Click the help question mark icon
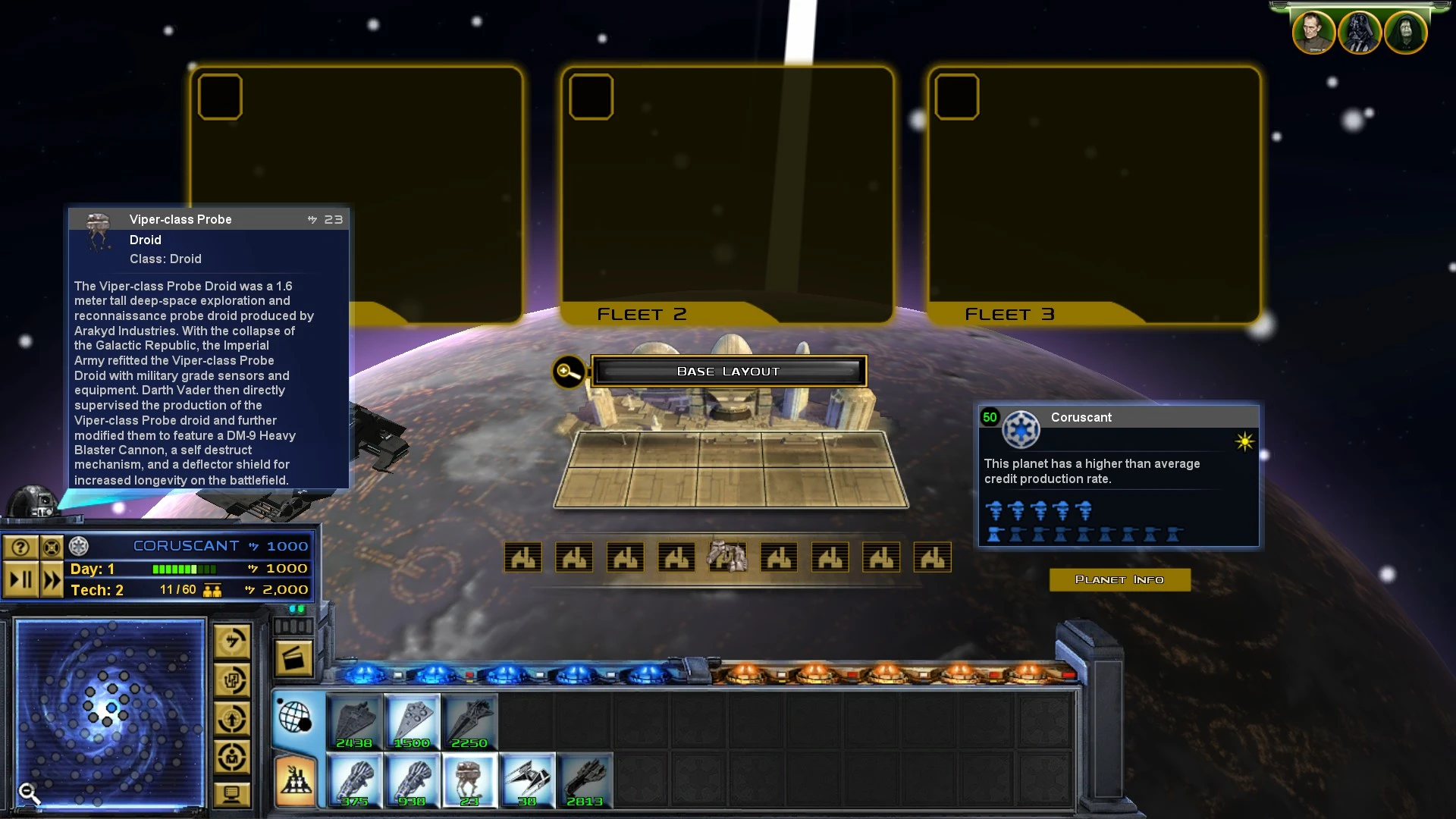 [19, 545]
